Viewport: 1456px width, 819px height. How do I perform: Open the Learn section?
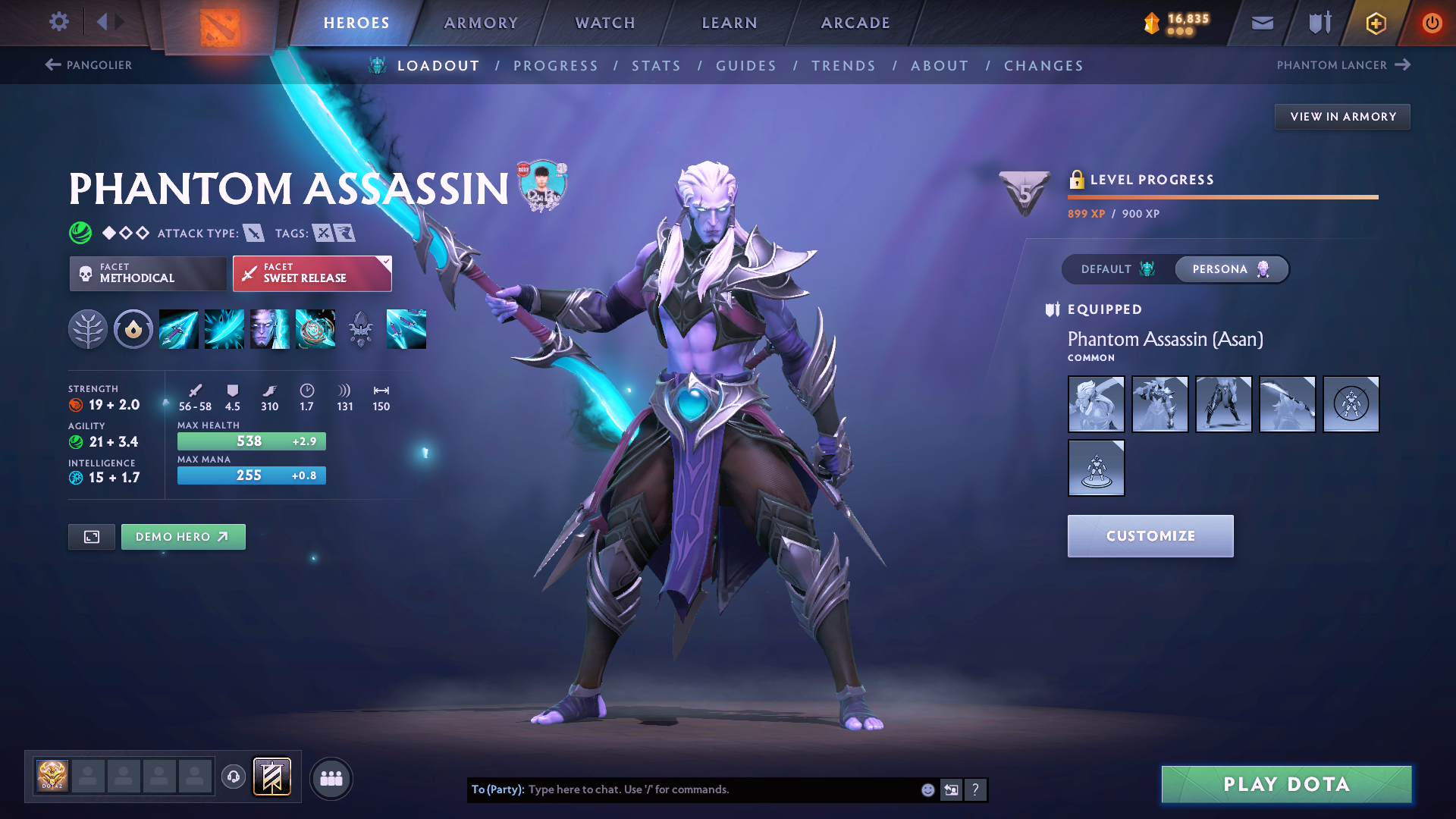730,23
